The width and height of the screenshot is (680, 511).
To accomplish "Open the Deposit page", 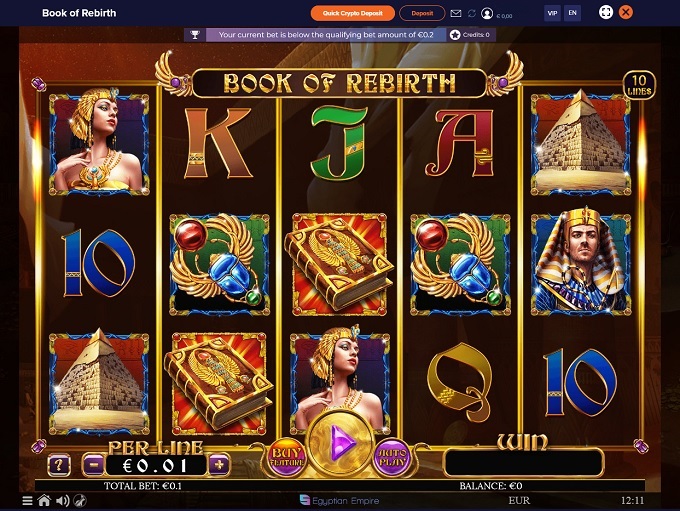I will click(x=422, y=13).
